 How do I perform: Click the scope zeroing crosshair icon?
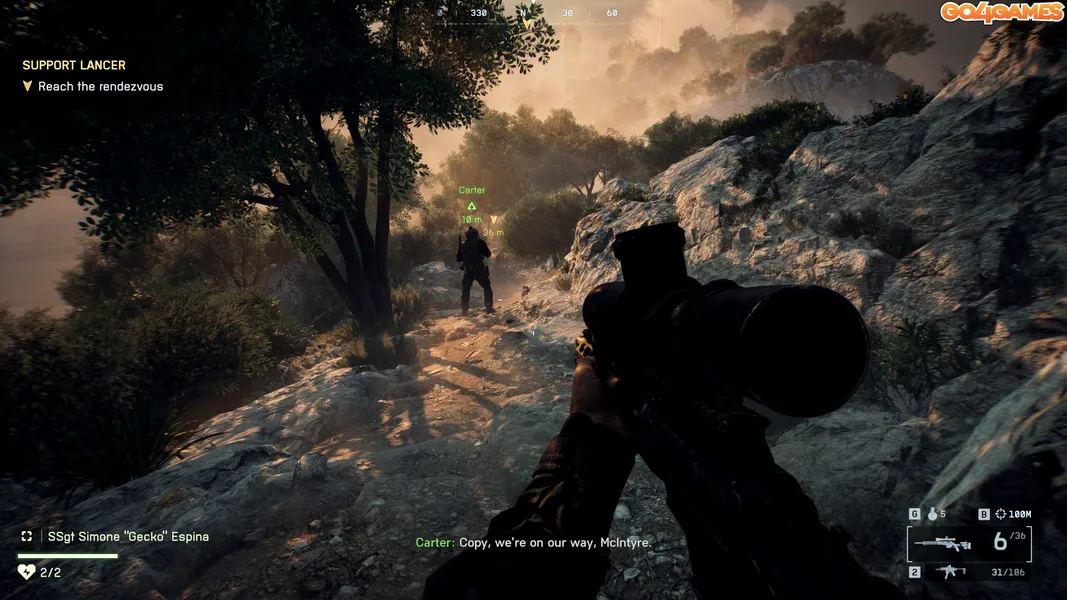click(x=1001, y=514)
